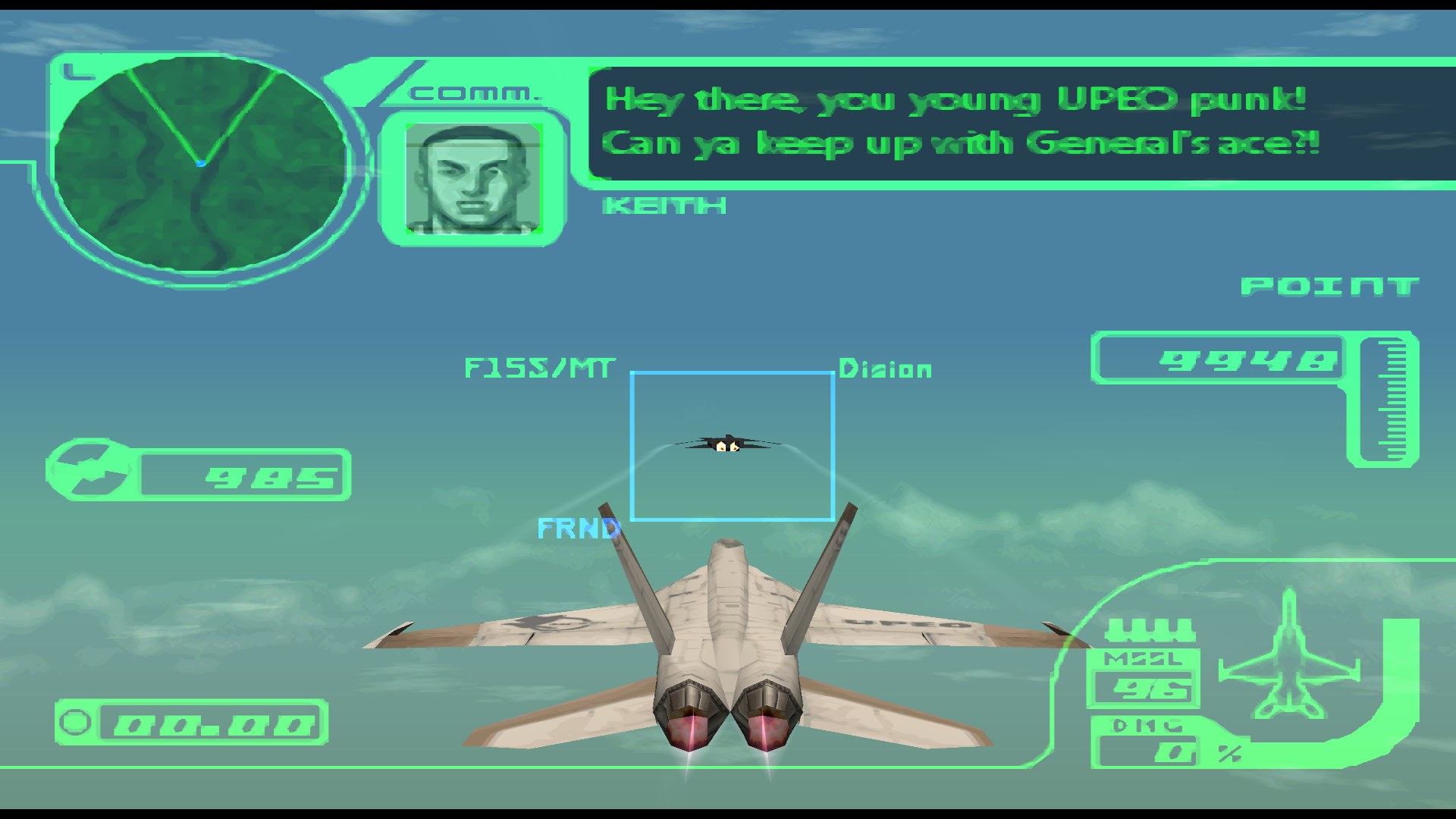
Task: Select the KEITH name label
Action: tap(664, 204)
